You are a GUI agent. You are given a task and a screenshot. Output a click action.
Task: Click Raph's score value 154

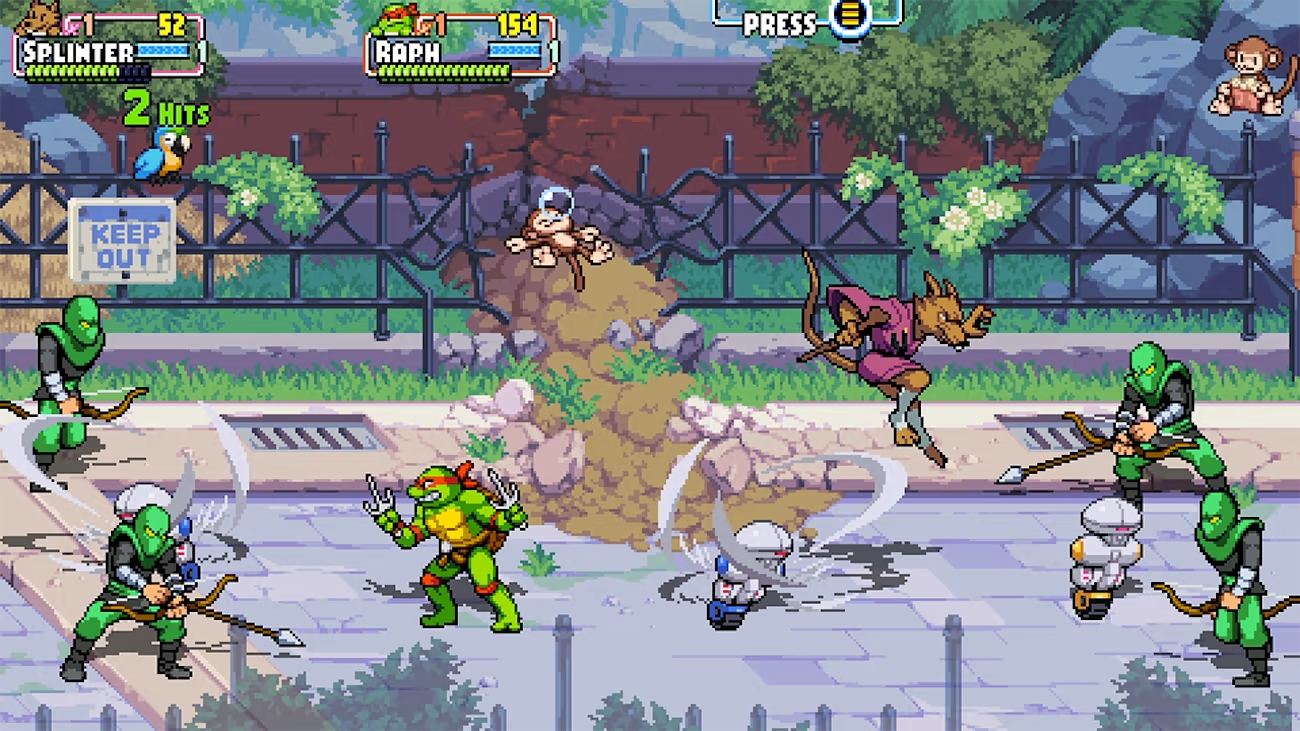[x=517, y=25]
